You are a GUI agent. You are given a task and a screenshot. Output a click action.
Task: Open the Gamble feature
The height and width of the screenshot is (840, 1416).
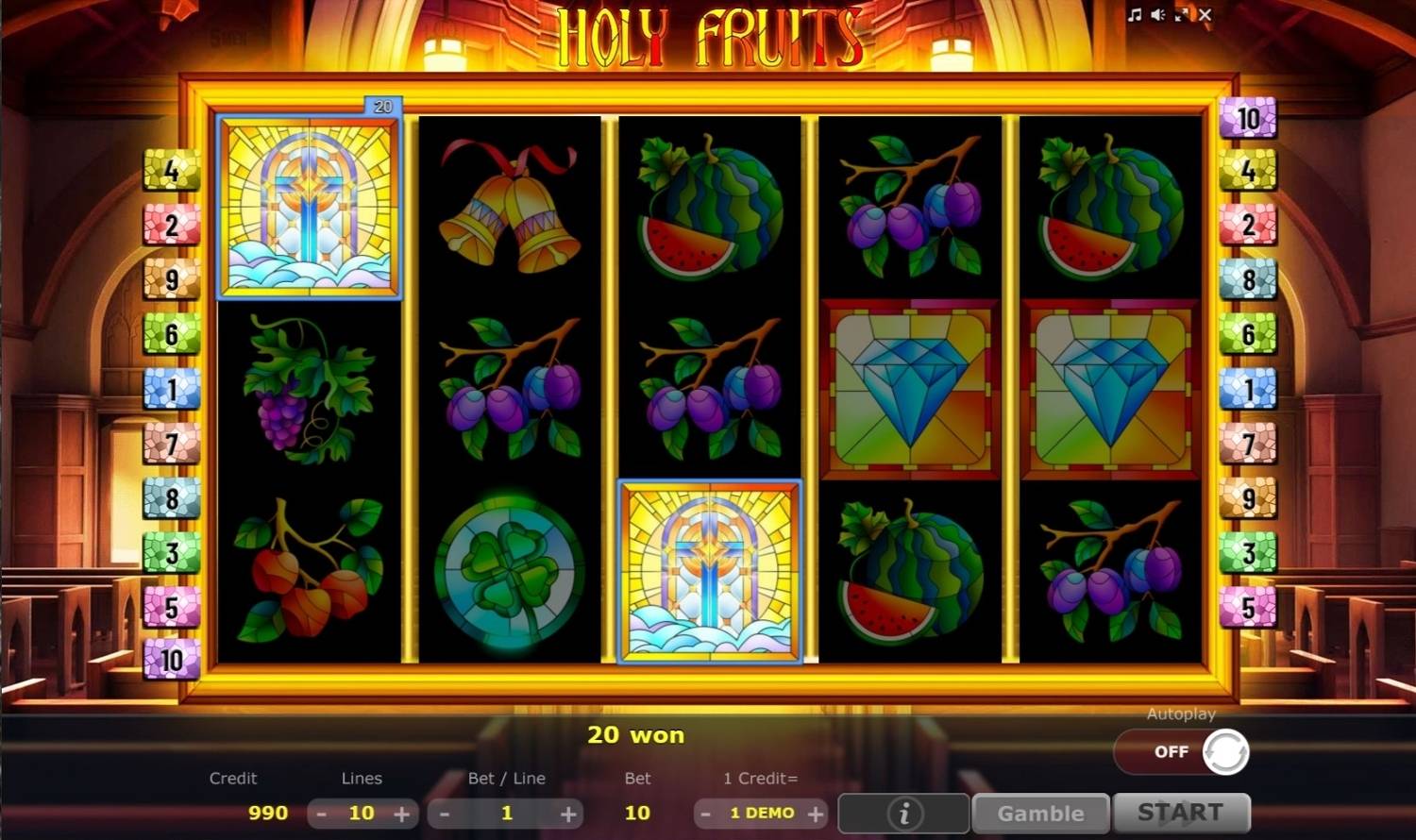pyautogui.click(x=1040, y=812)
